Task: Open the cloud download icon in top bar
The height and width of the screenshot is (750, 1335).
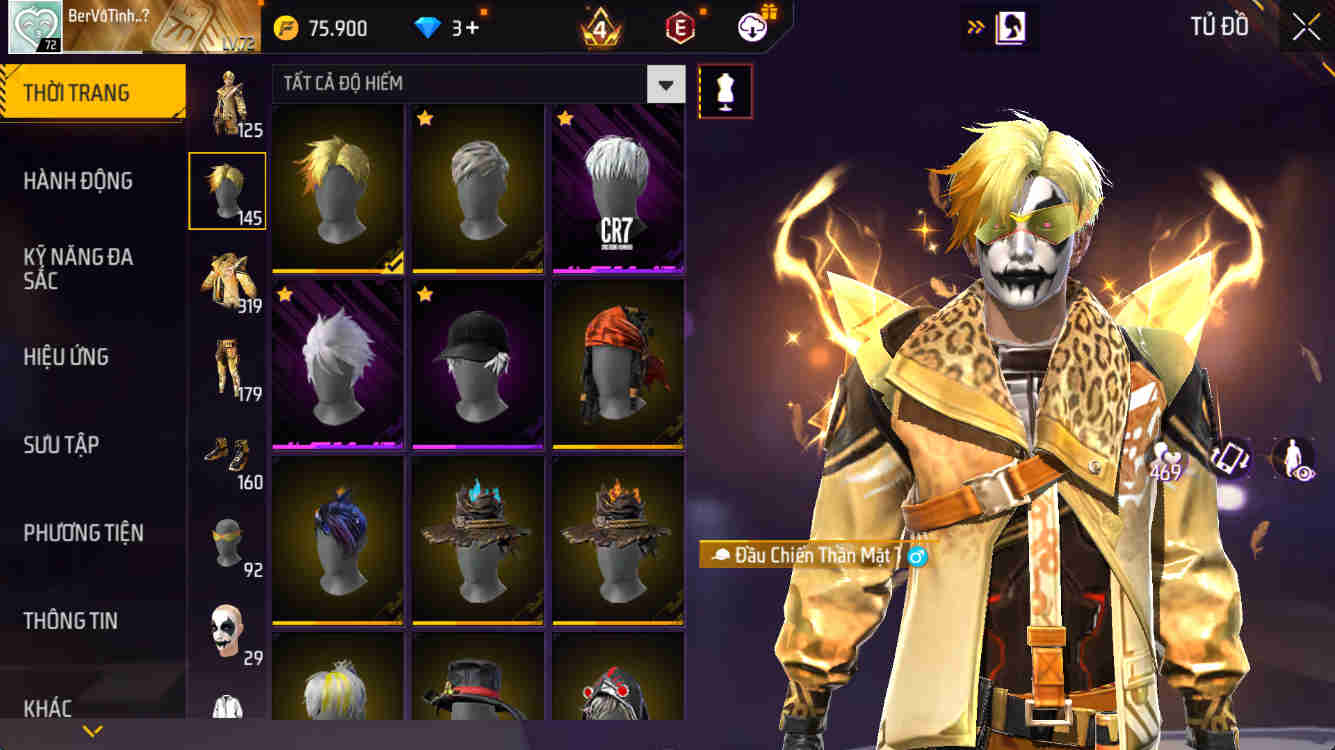Action: click(753, 27)
